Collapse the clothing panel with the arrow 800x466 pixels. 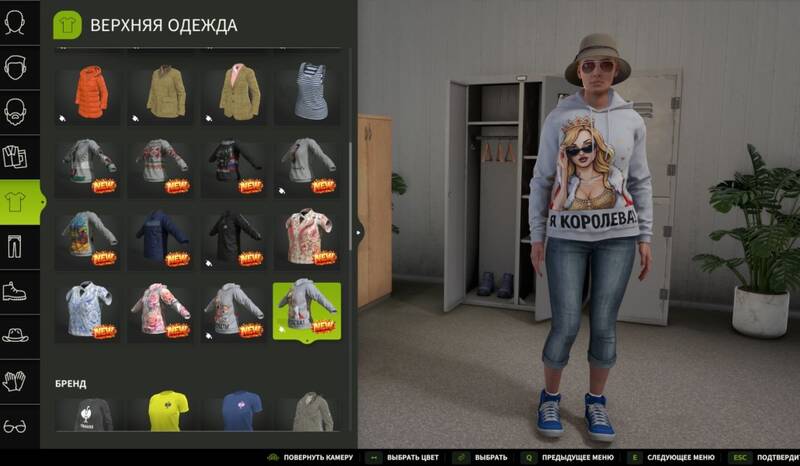[359, 232]
